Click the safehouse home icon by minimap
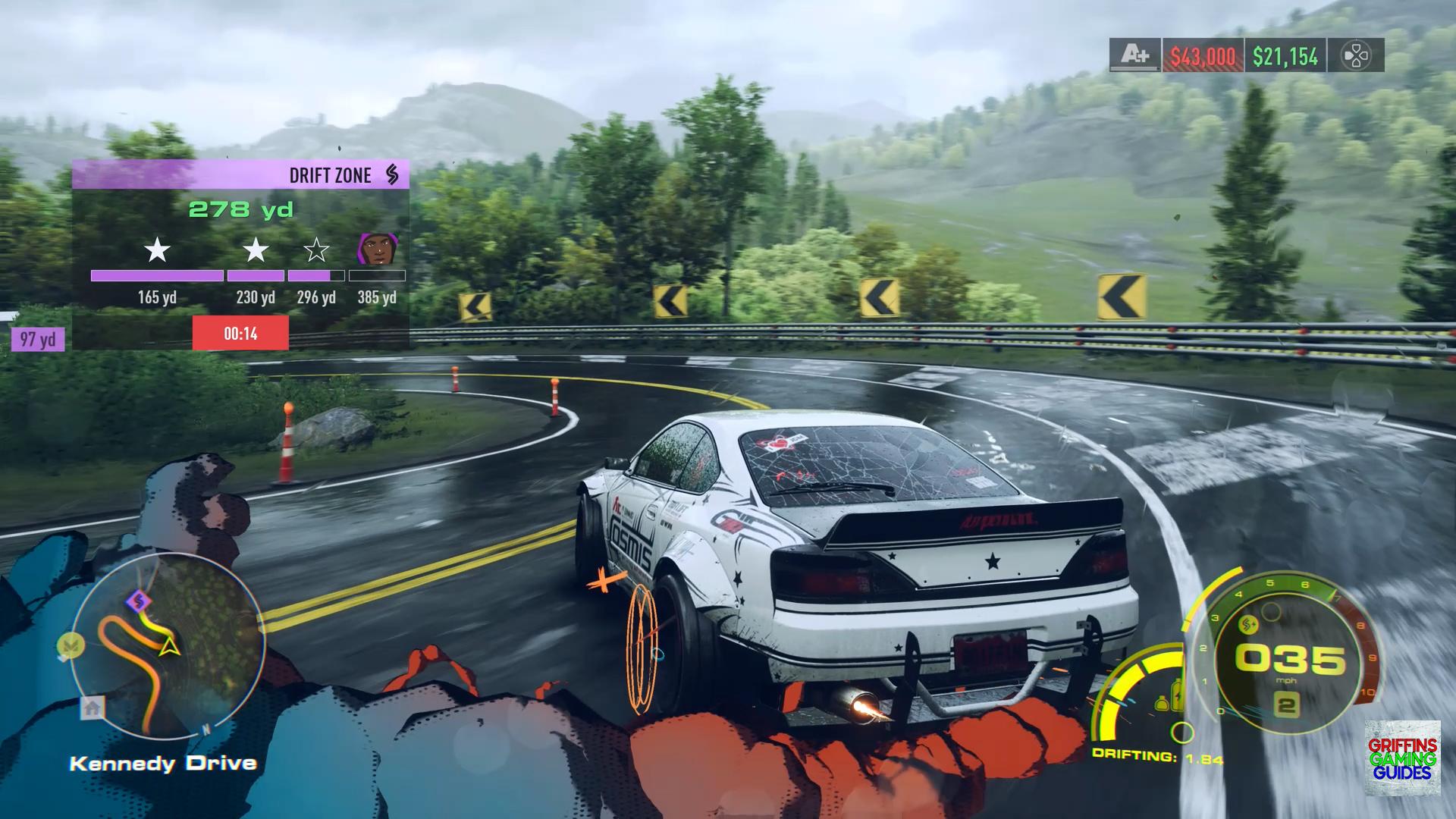 [x=93, y=708]
